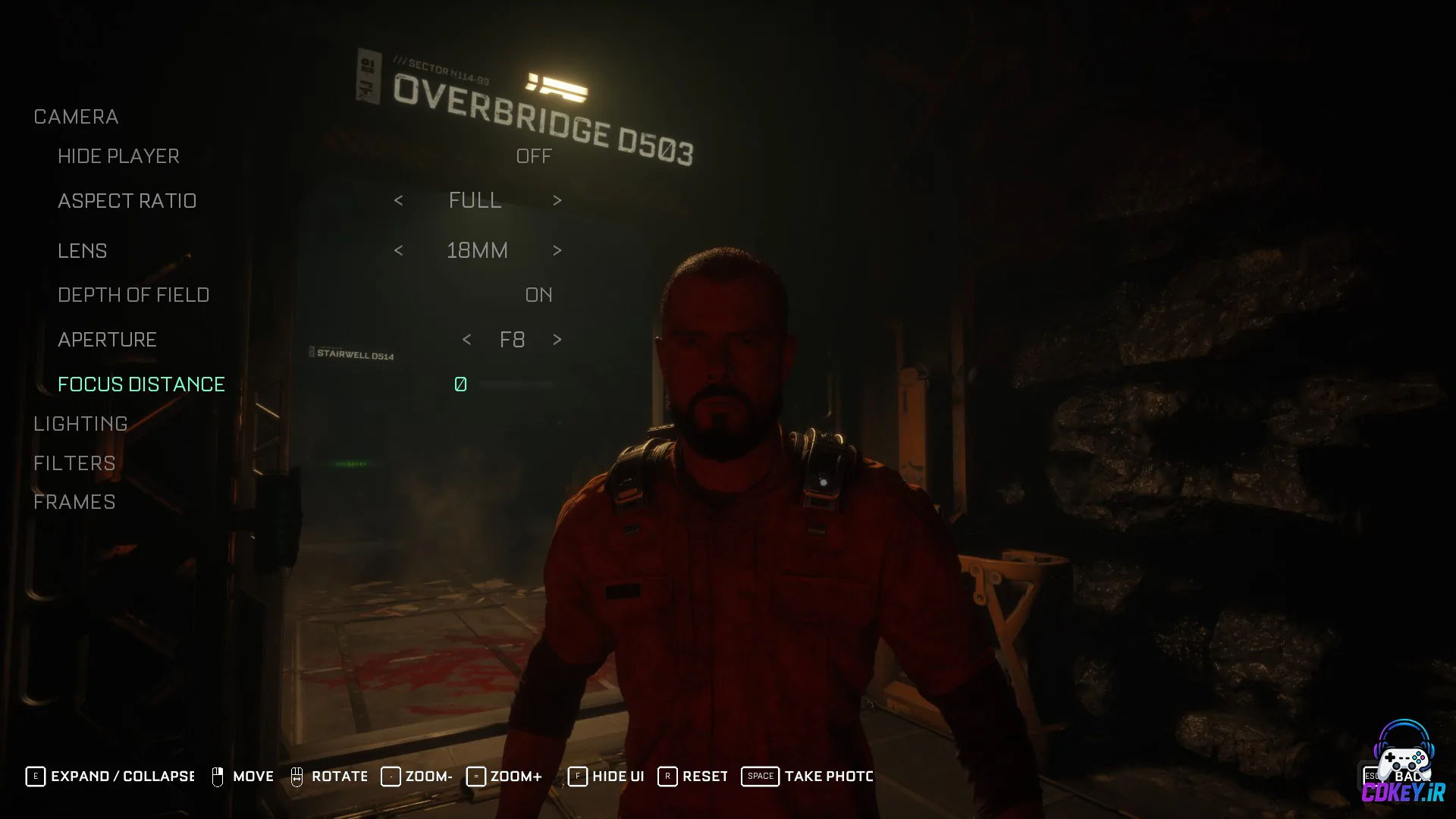Toggle Depth of Field on

[539, 295]
